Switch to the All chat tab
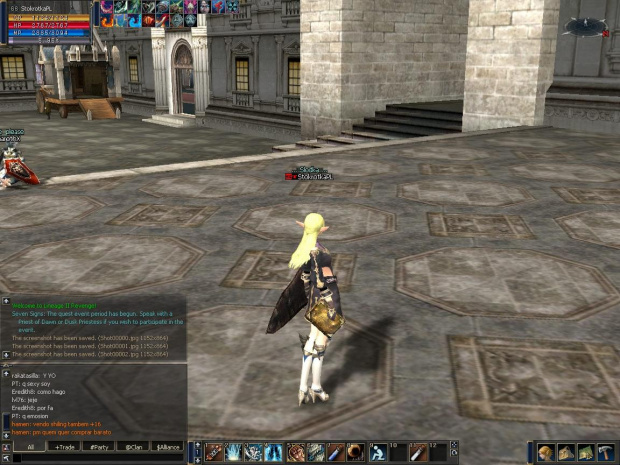620x465 pixels. click(31, 446)
